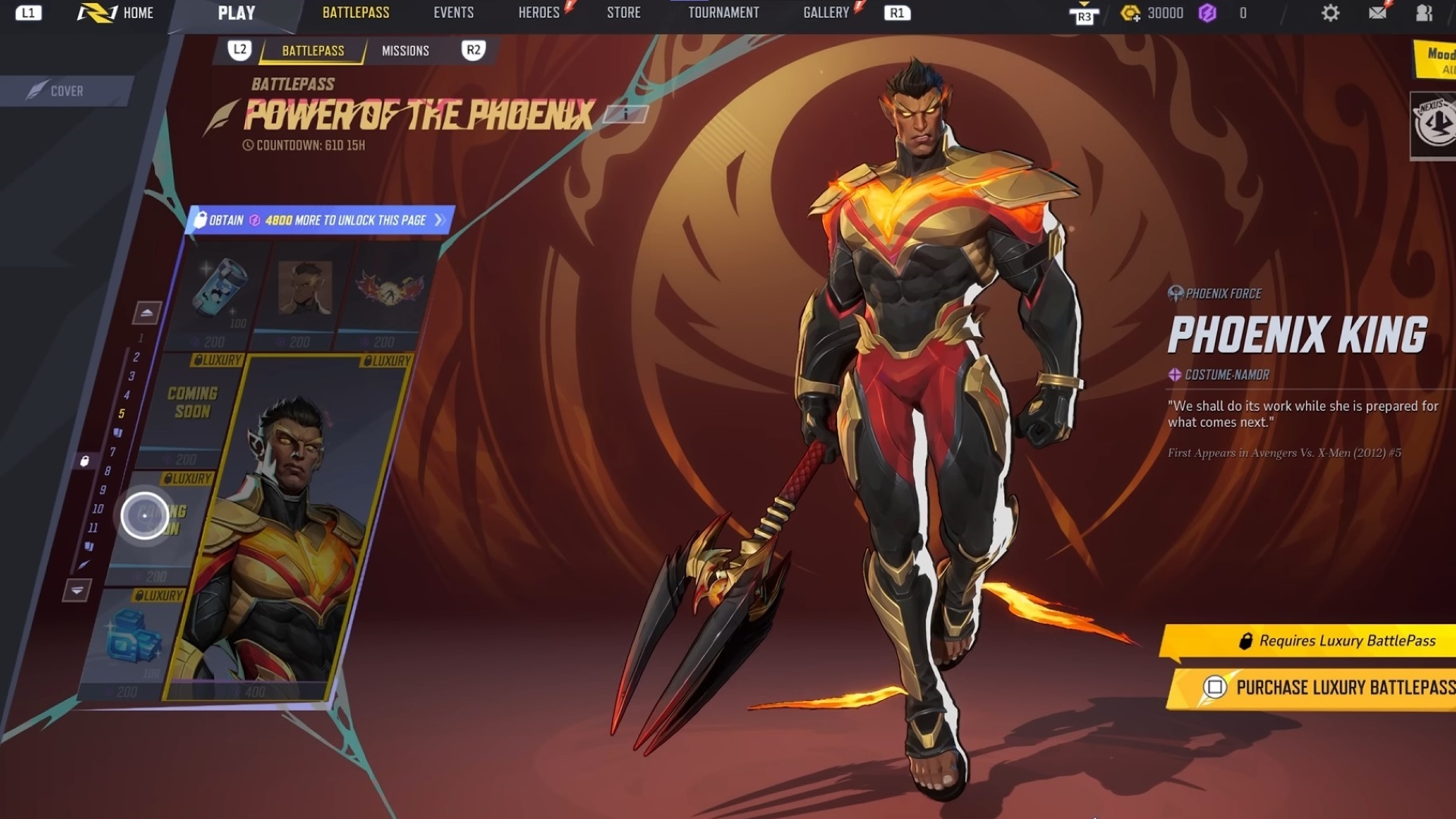
Task: Switch to the Missions tab
Action: pyautogui.click(x=405, y=51)
